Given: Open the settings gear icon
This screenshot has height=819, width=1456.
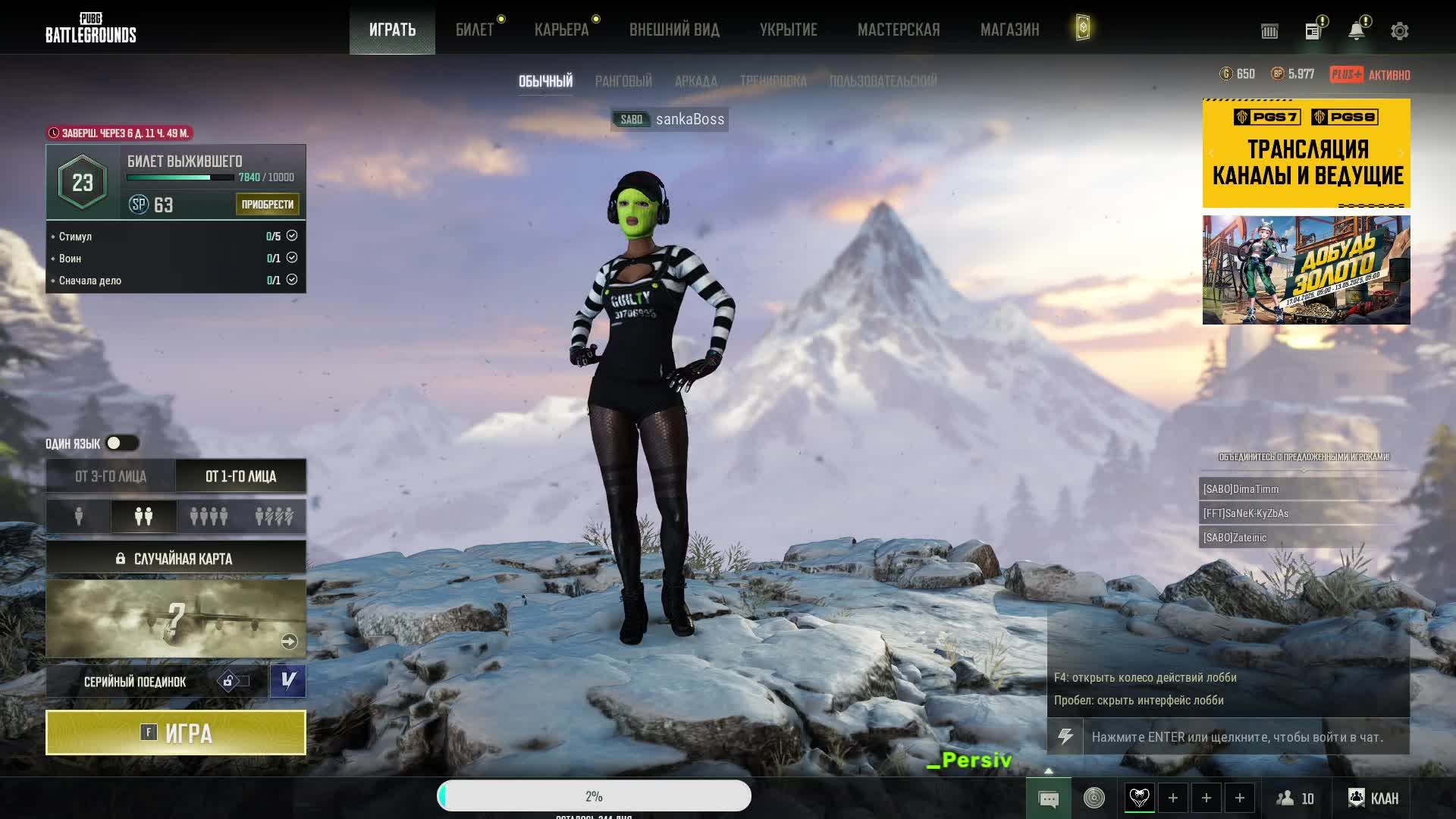Looking at the screenshot, I should pos(1399,31).
